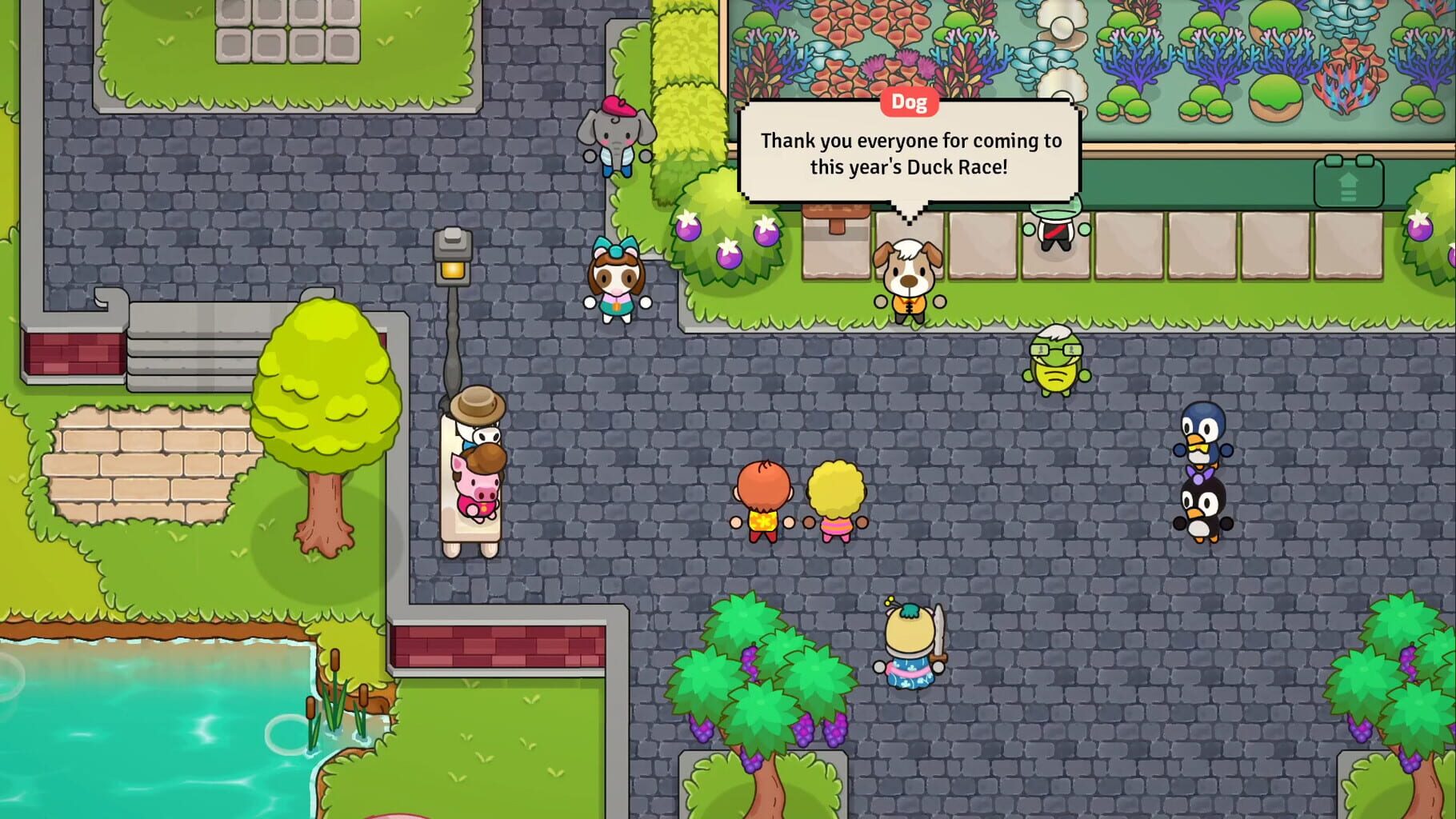Click the green upload-arrow sign on the aquarium
Screen dimensions: 1456x819
(x=1348, y=183)
